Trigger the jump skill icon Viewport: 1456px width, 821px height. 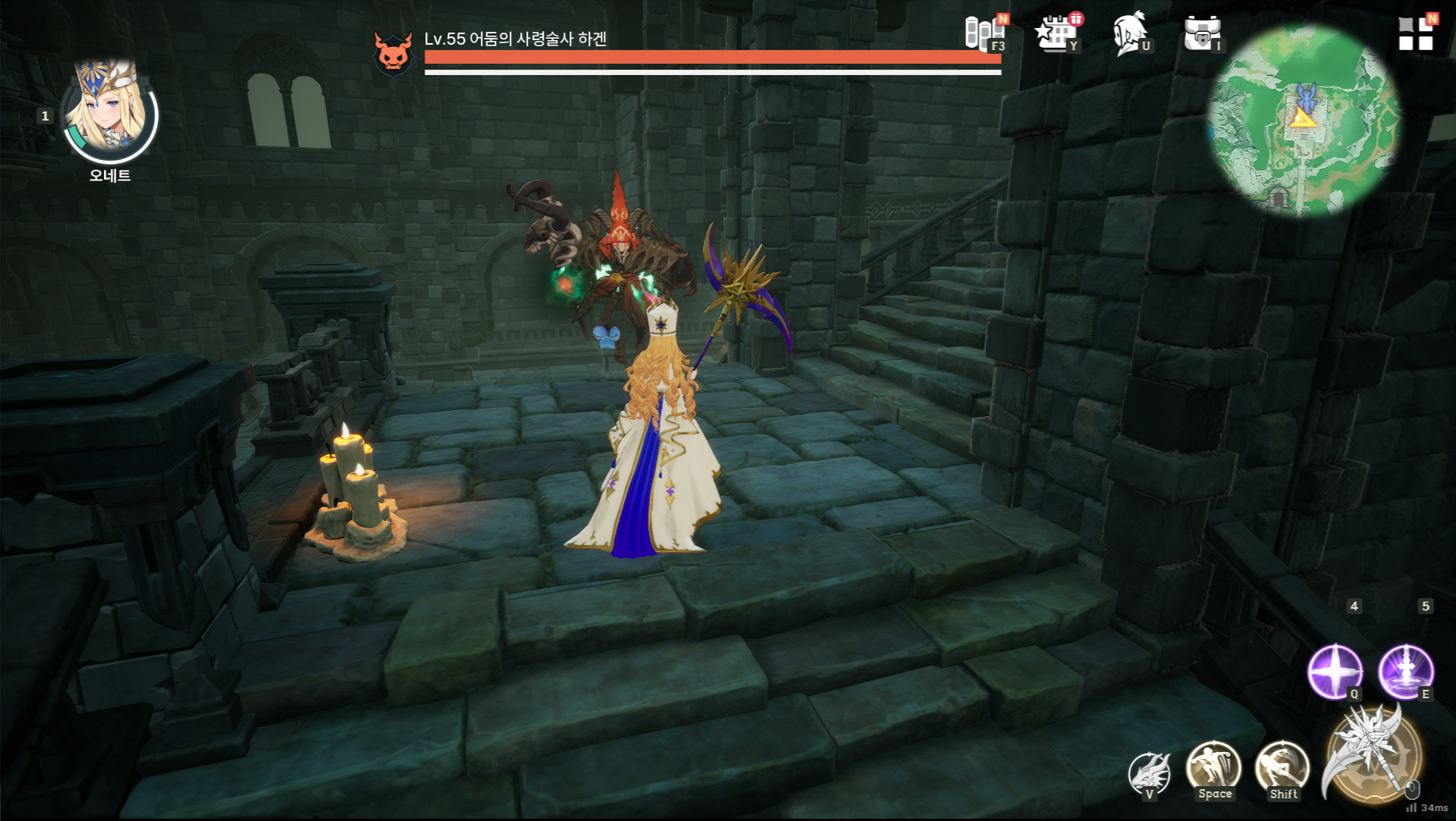click(x=1213, y=768)
